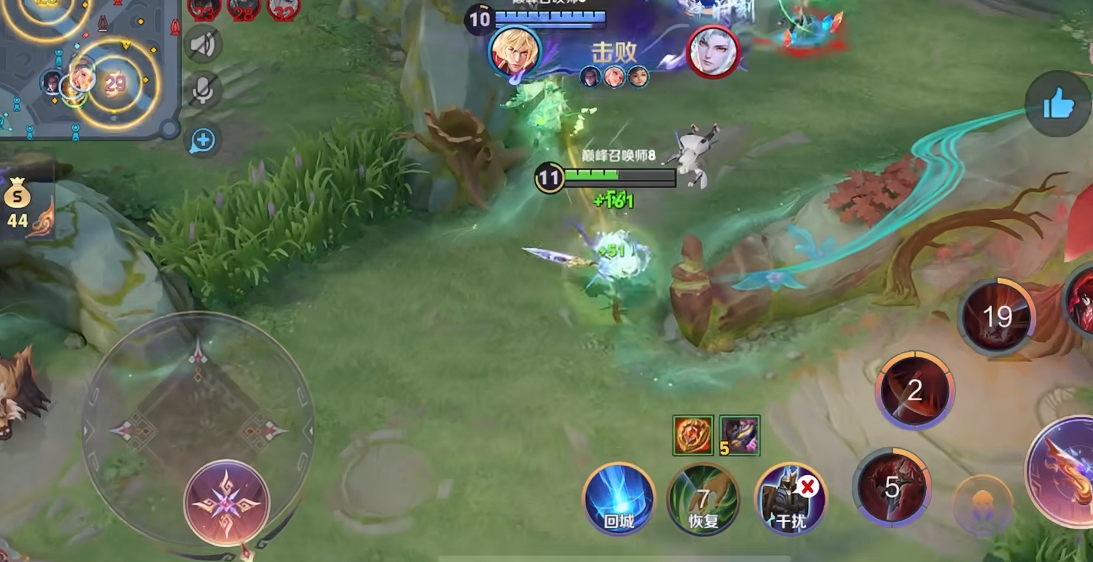Viewport: 1093px width, 562px height.
Task: Click the minimap resize handle circle
Action: click(169, 129)
